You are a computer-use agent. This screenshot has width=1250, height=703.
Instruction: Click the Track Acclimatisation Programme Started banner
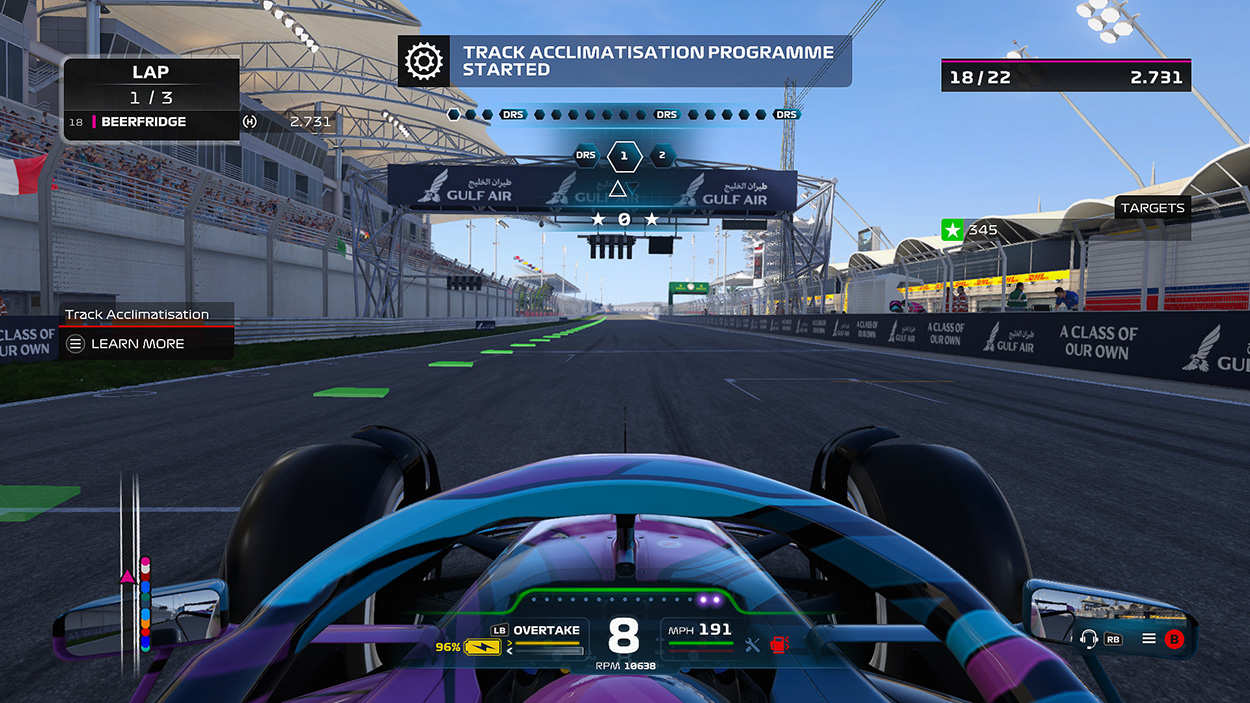(x=647, y=61)
